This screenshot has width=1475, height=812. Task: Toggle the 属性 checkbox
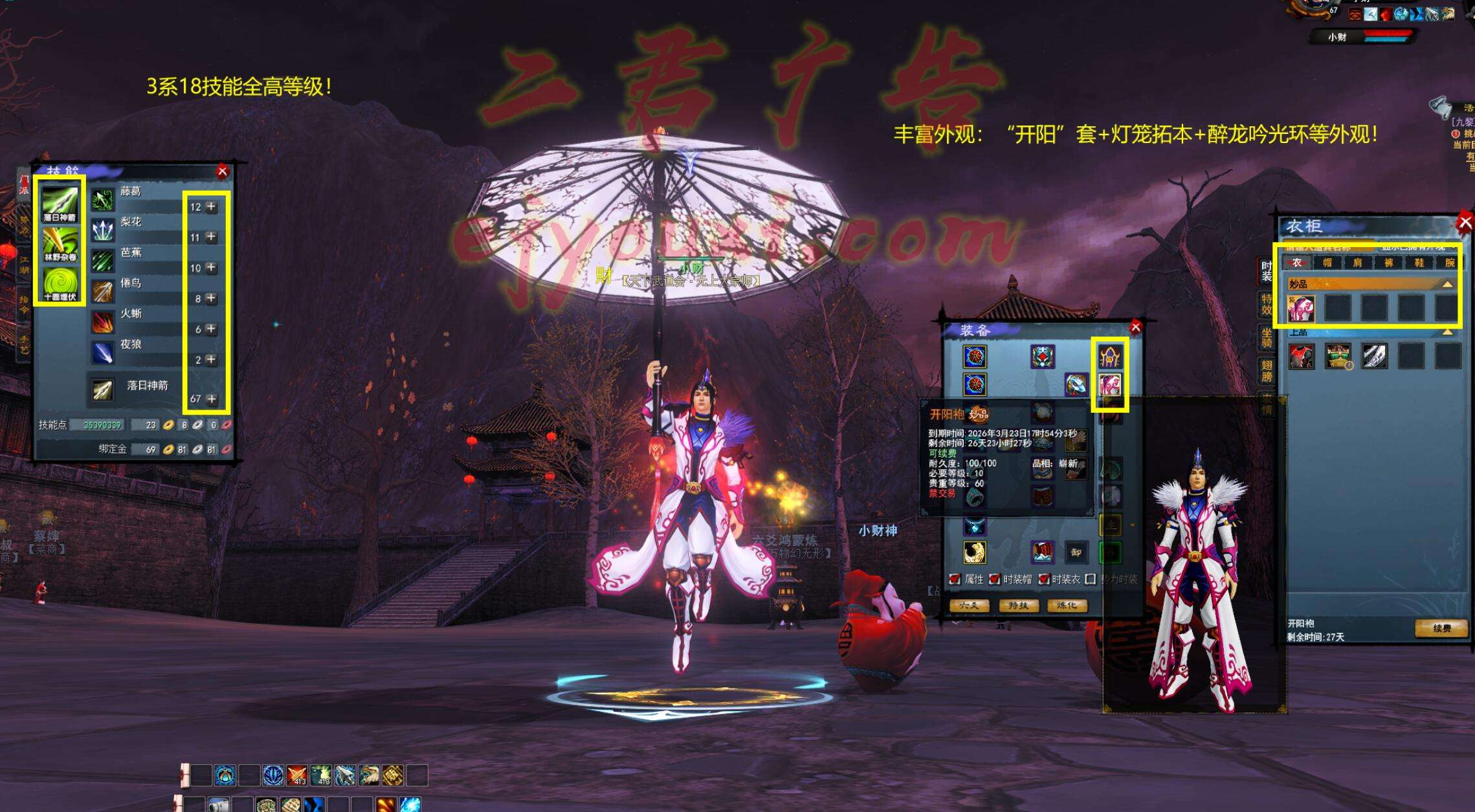click(954, 579)
